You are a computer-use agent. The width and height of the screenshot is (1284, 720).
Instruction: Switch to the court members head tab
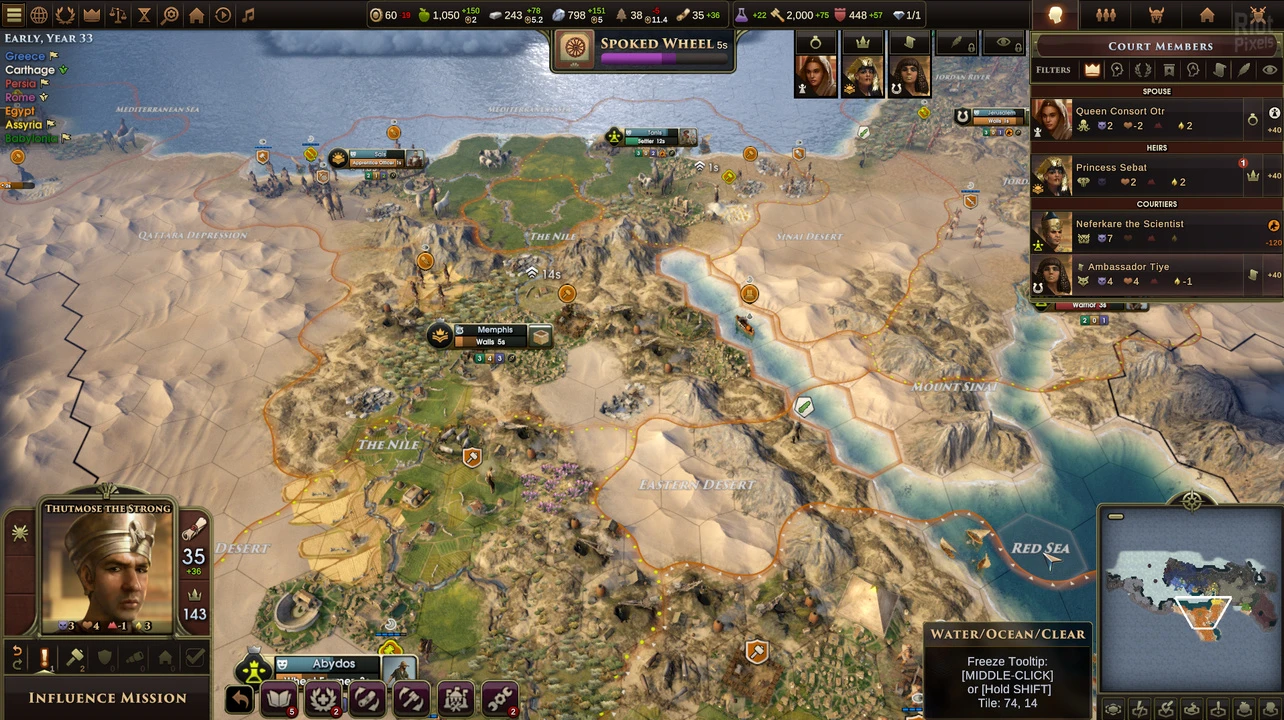tap(1055, 15)
